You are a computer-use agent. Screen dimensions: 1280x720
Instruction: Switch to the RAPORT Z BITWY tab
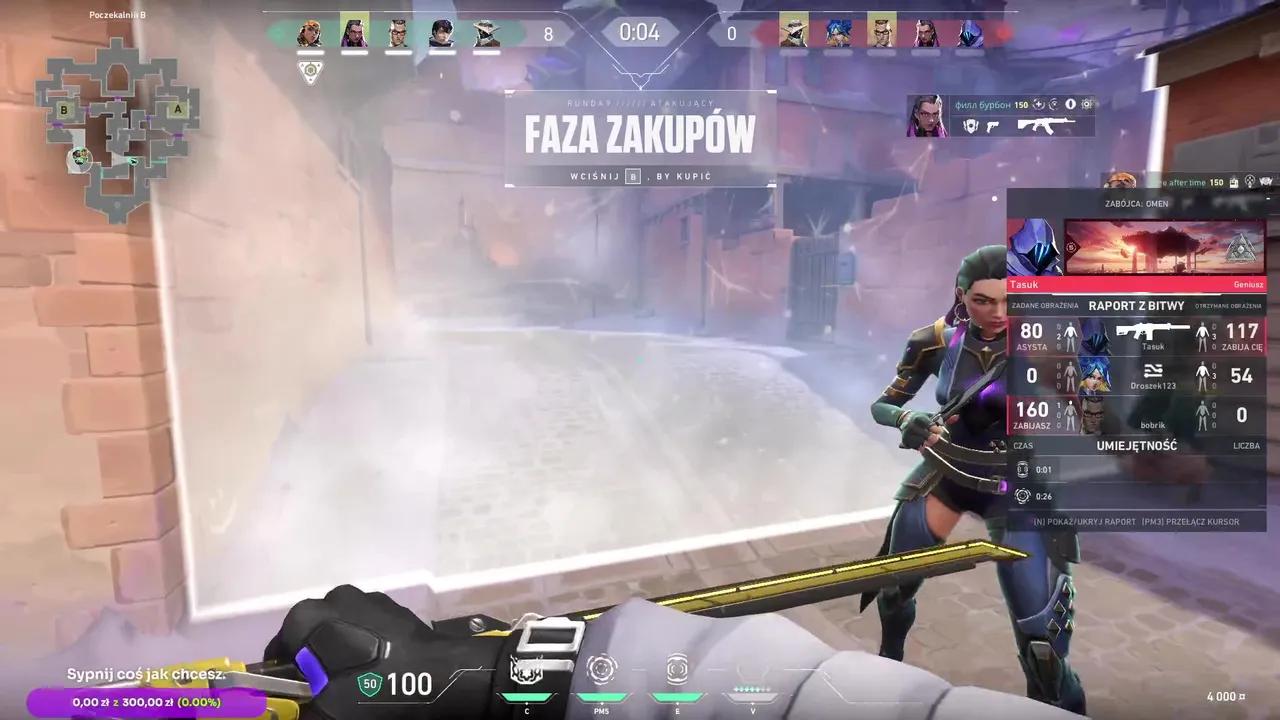(1137, 306)
